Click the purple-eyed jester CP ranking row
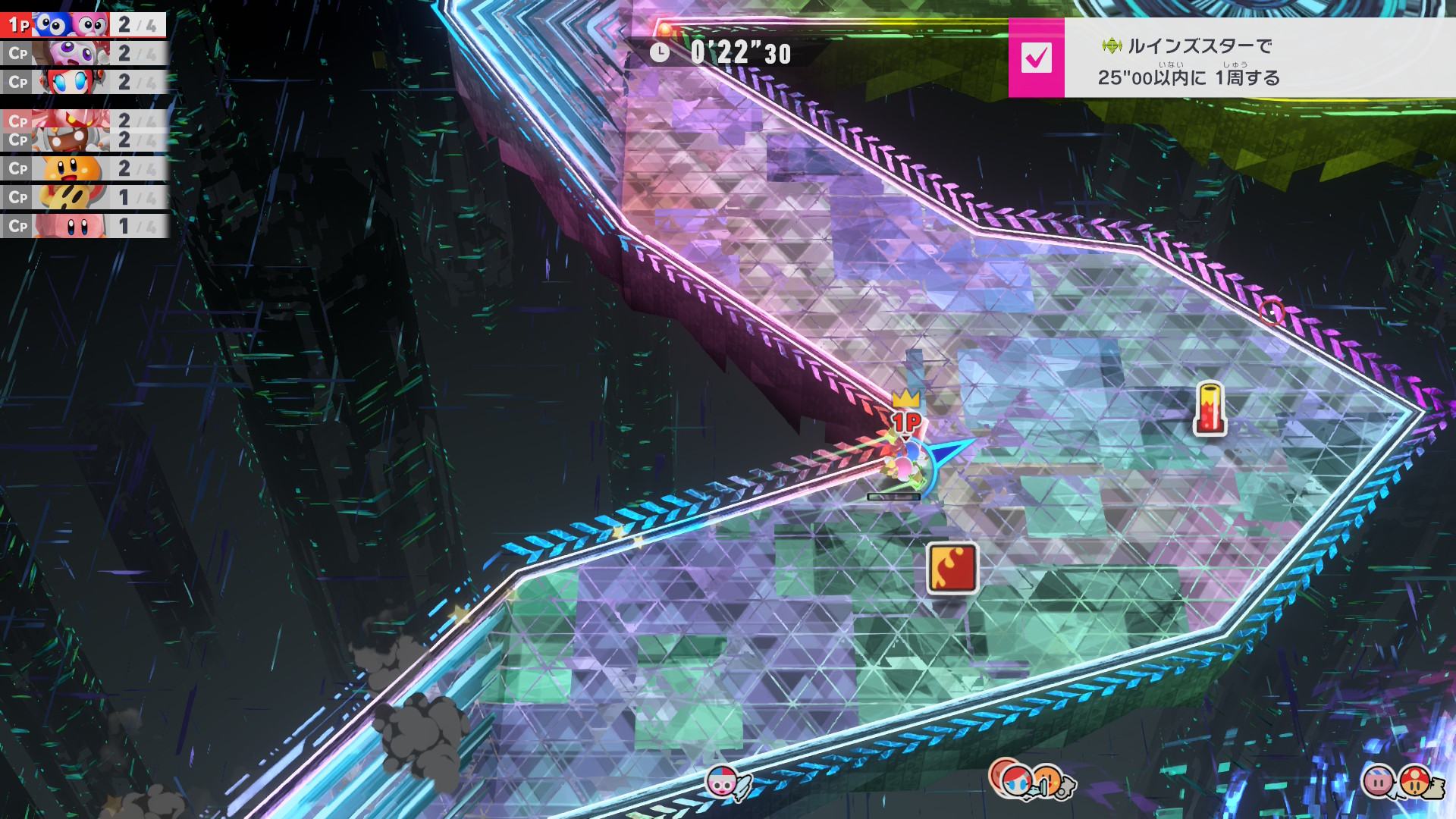This screenshot has height=819, width=1456. tap(83, 54)
